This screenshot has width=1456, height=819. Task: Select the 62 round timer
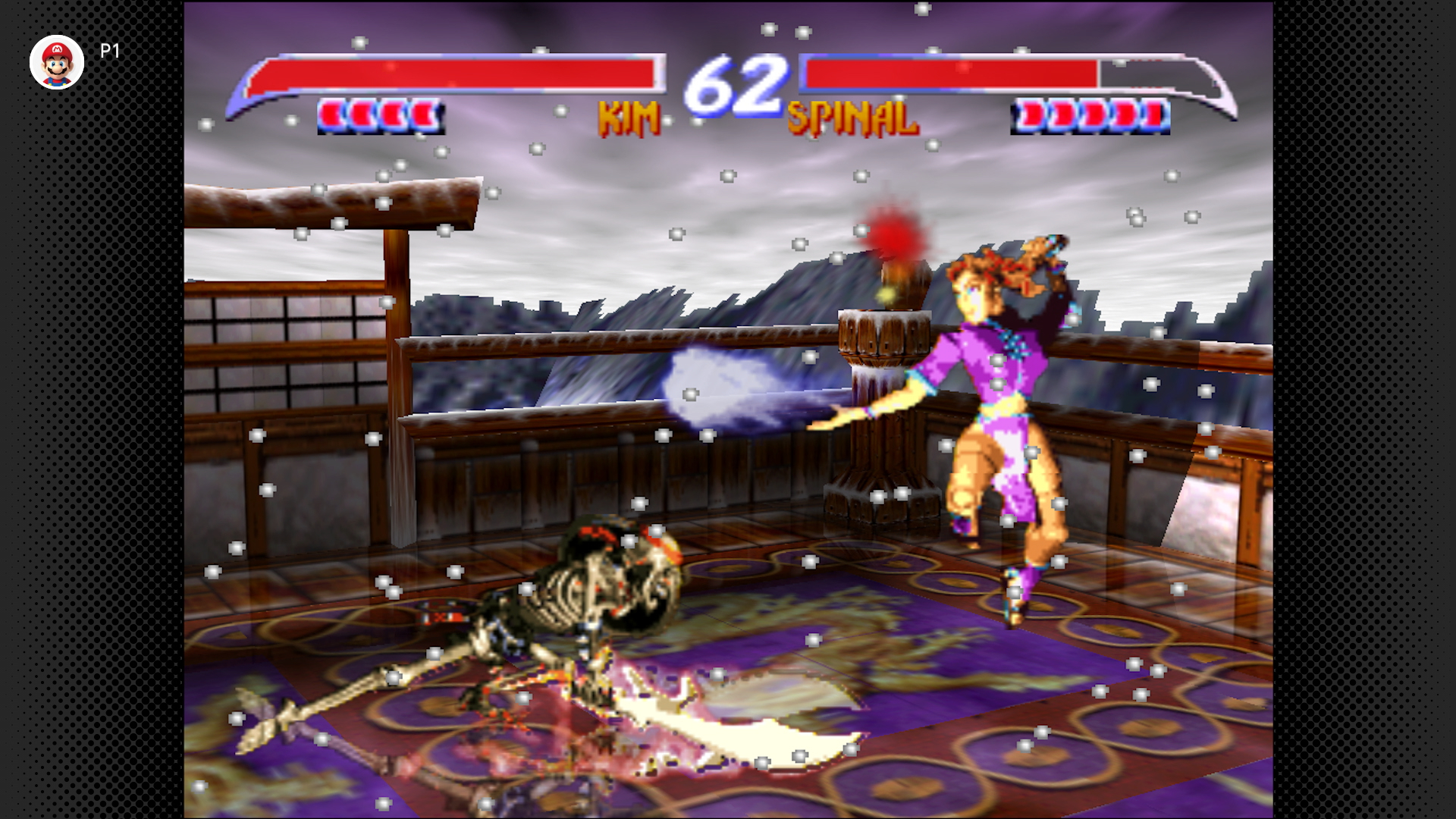[734, 83]
